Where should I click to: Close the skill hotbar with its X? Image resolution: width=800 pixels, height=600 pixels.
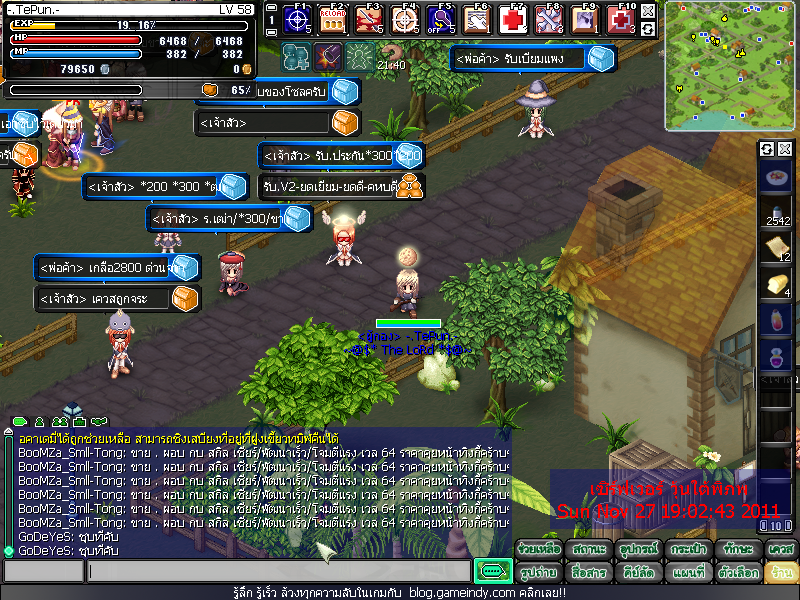pyautogui.click(x=648, y=11)
